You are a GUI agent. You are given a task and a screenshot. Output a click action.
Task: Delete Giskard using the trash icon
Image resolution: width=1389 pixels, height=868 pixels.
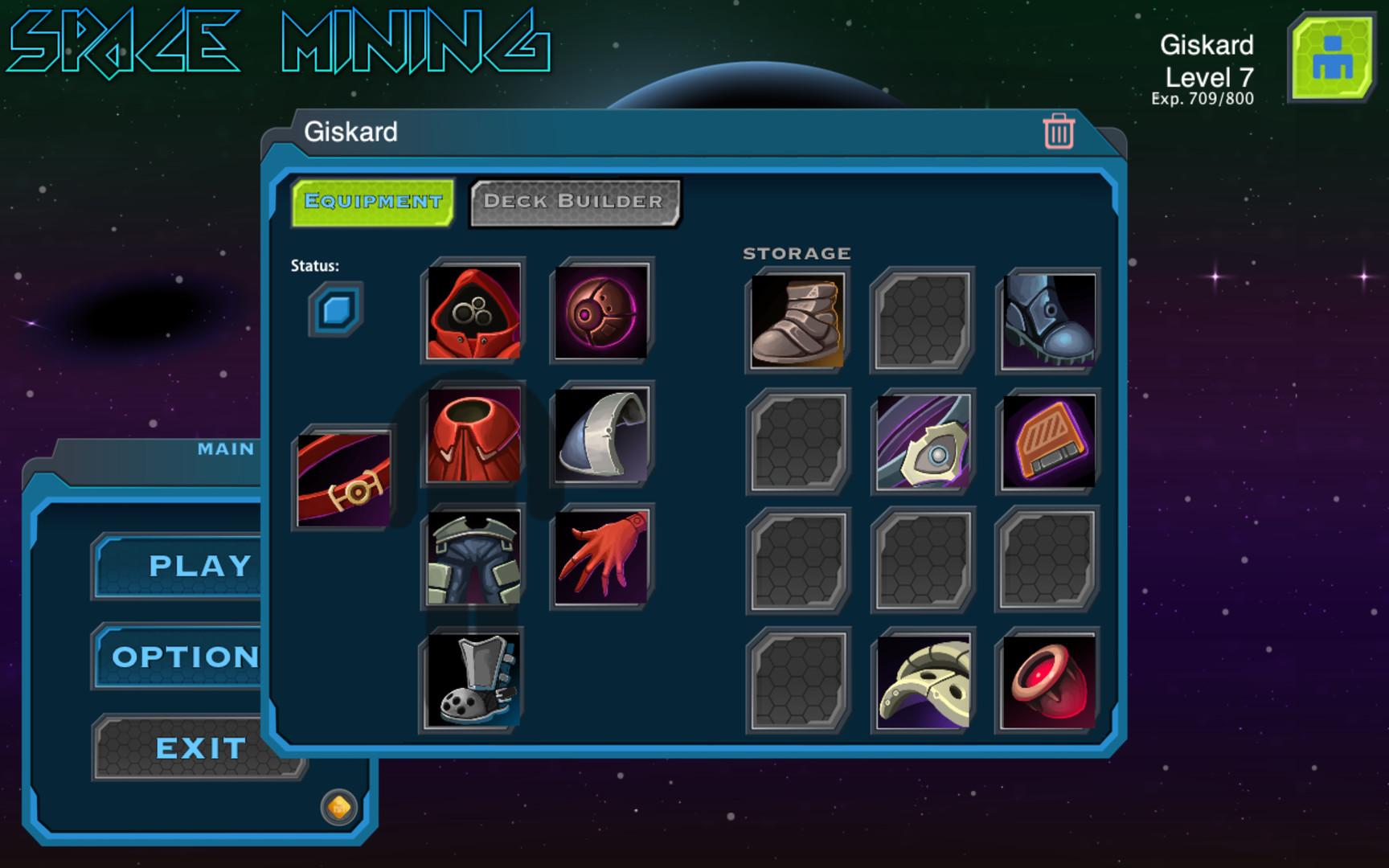click(1059, 132)
